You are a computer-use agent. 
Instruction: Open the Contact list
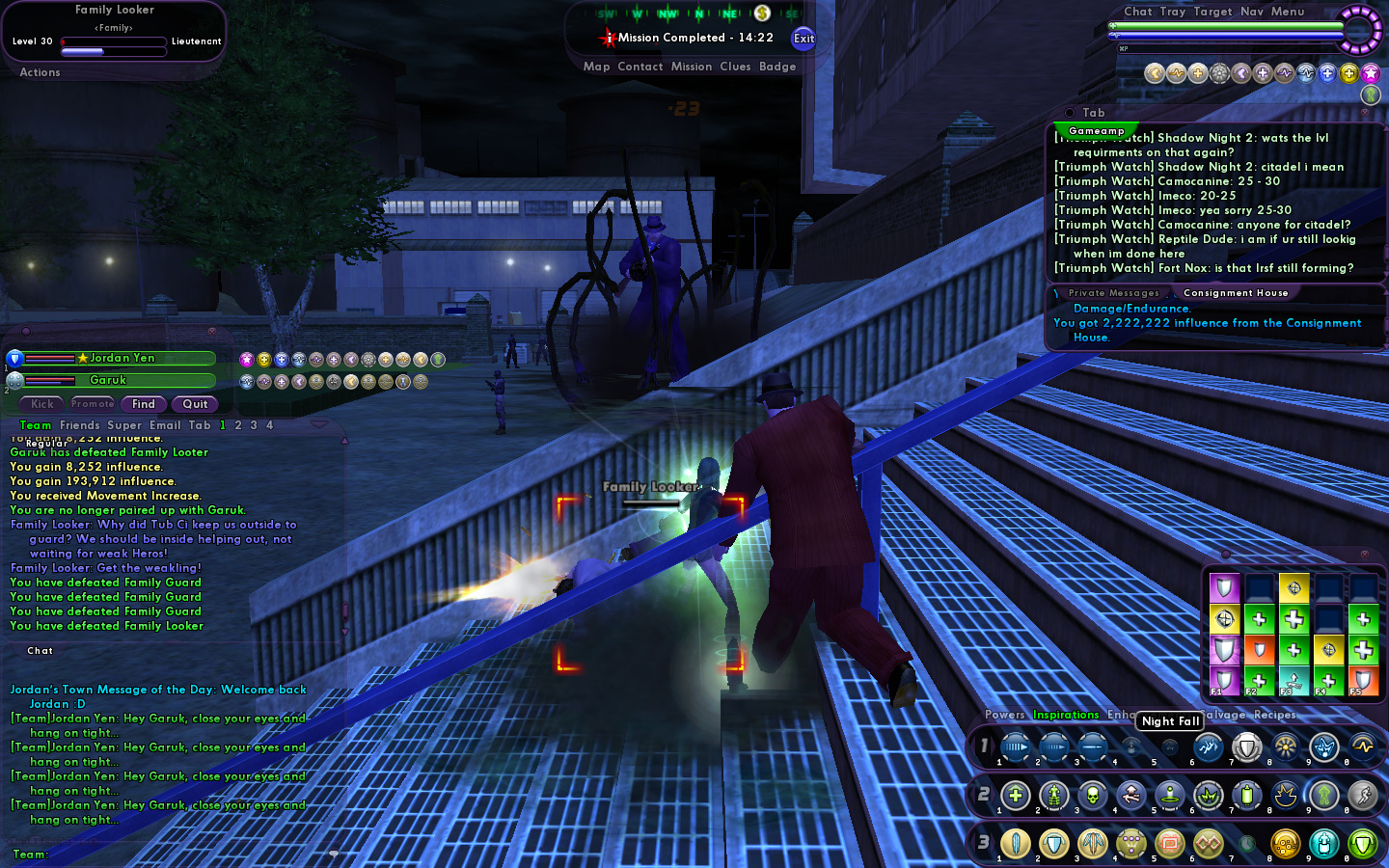click(x=640, y=67)
